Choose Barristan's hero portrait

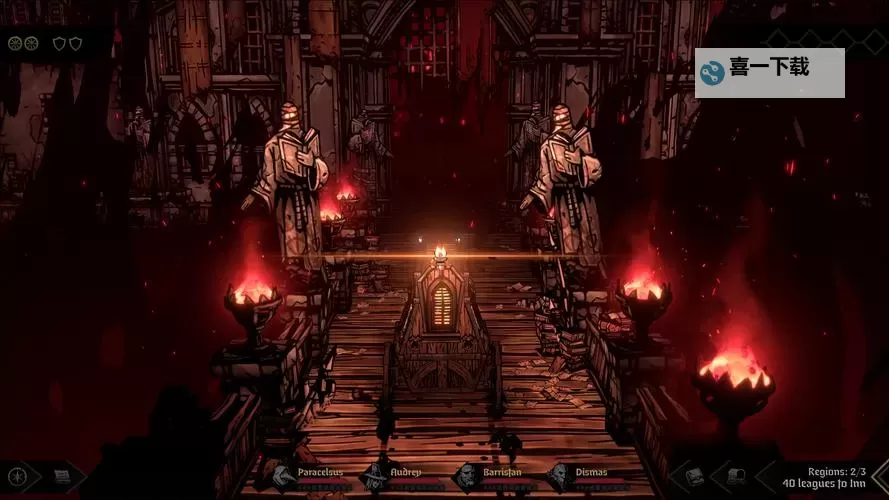pos(467,475)
